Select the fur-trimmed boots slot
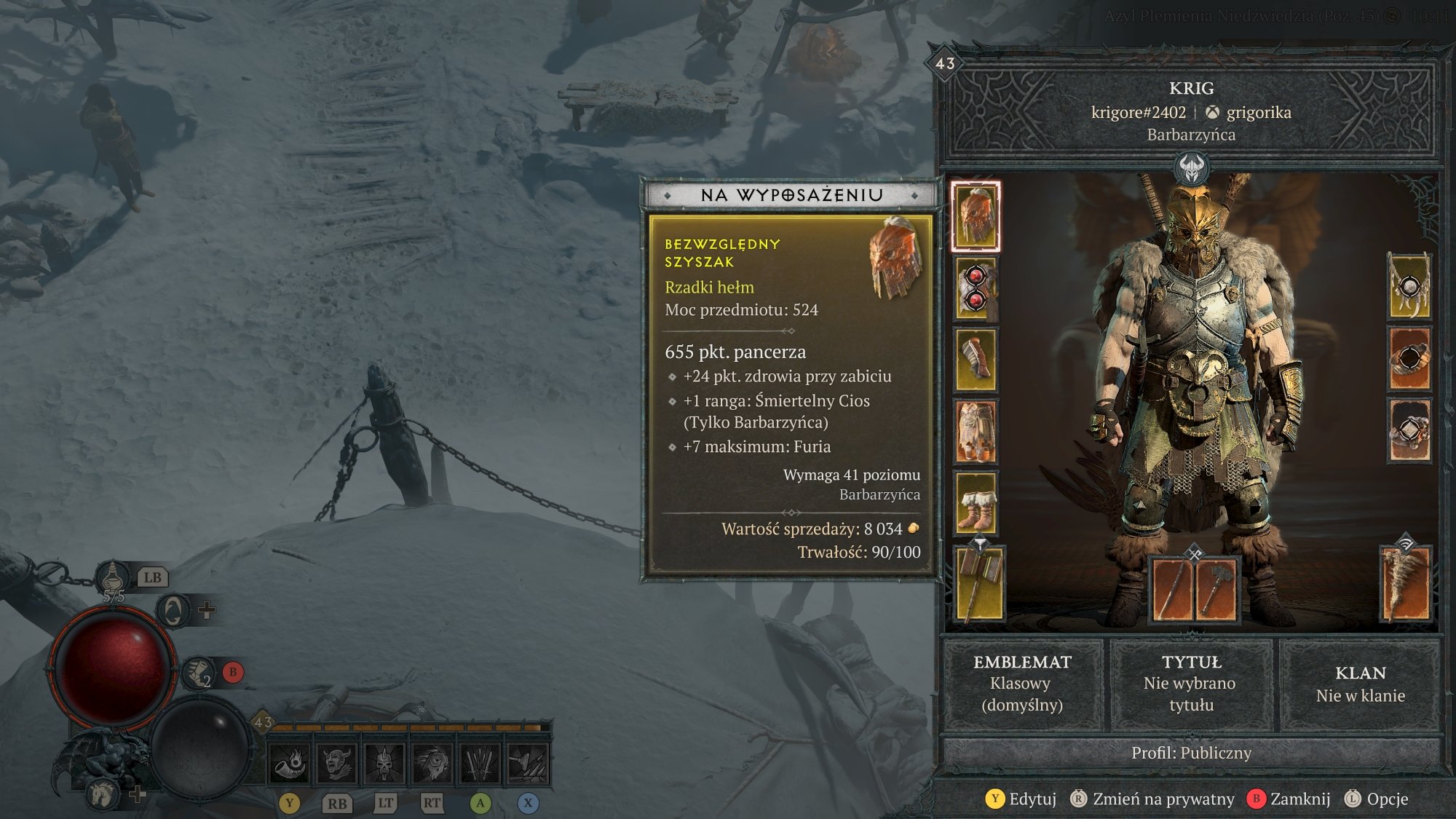Viewport: 1456px width, 819px height. (x=976, y=503)
